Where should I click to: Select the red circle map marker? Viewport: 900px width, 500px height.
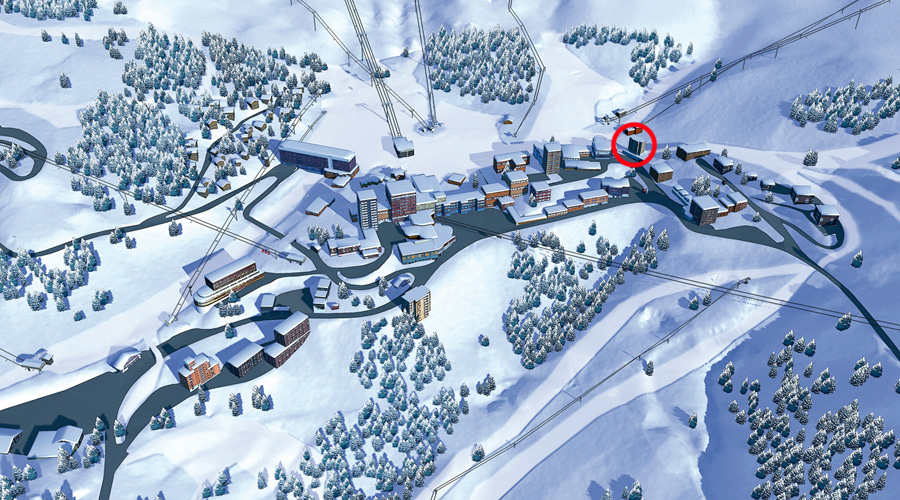(x=635, y=145)
